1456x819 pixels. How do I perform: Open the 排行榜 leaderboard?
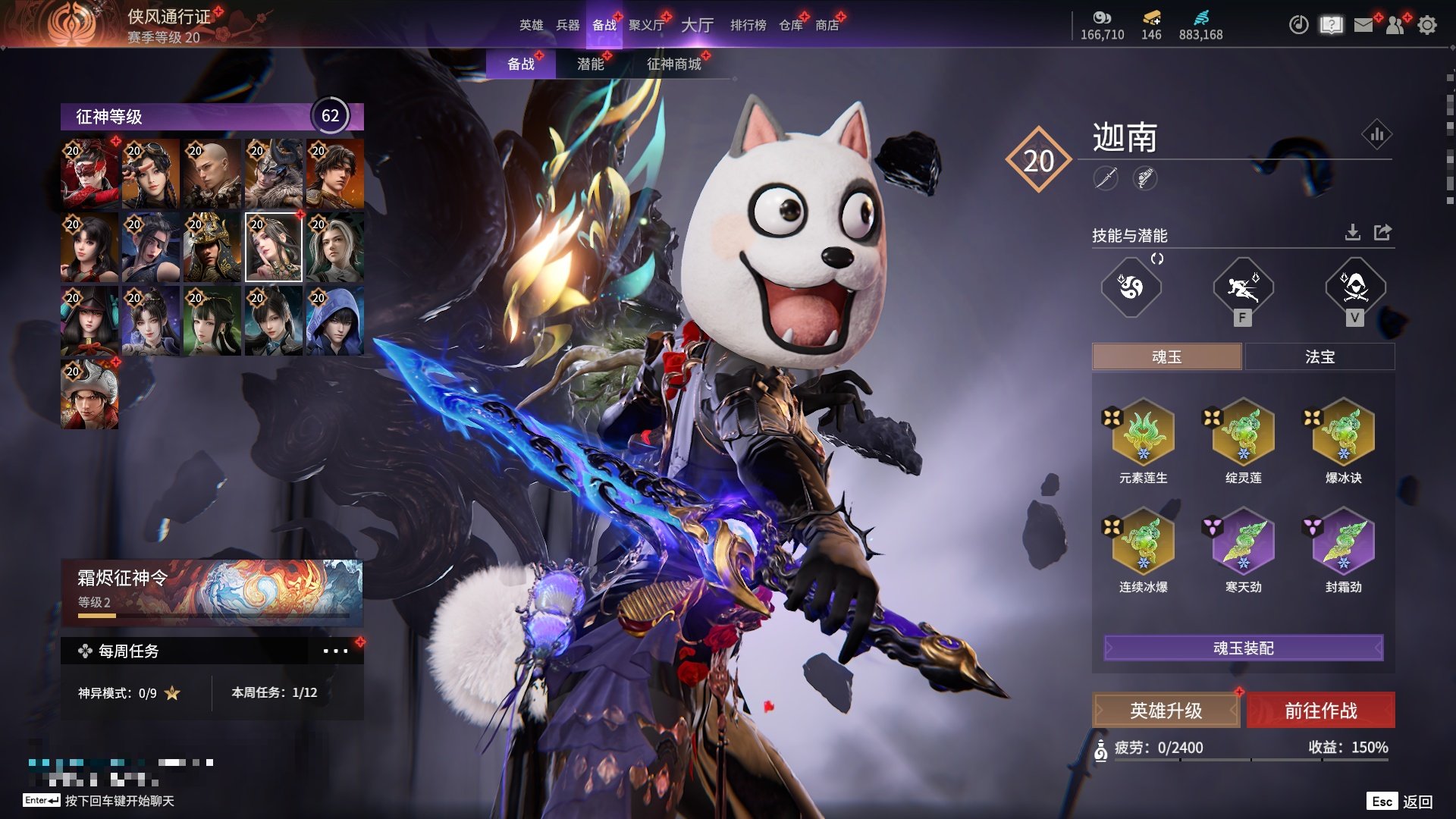(x=748, y=25)
